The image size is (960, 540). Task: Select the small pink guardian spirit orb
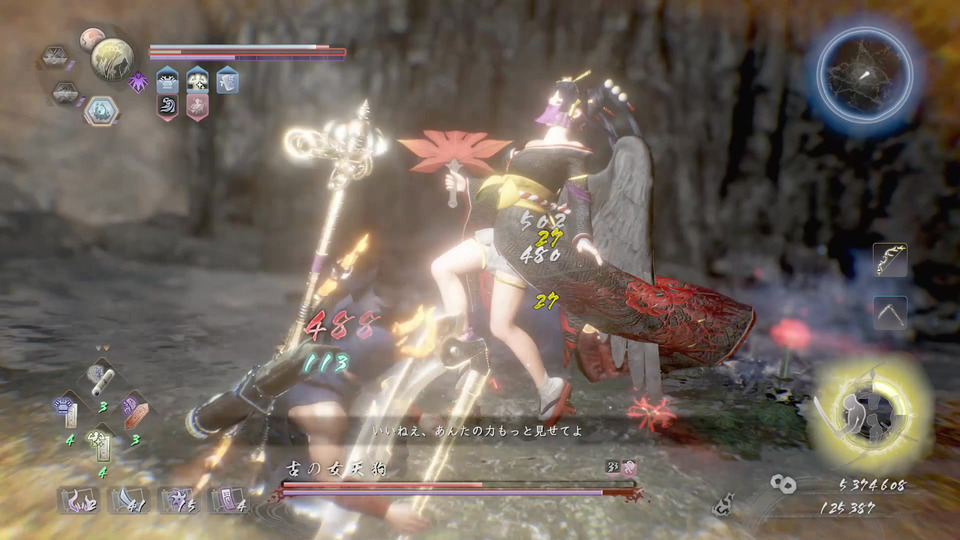point(91,39)
